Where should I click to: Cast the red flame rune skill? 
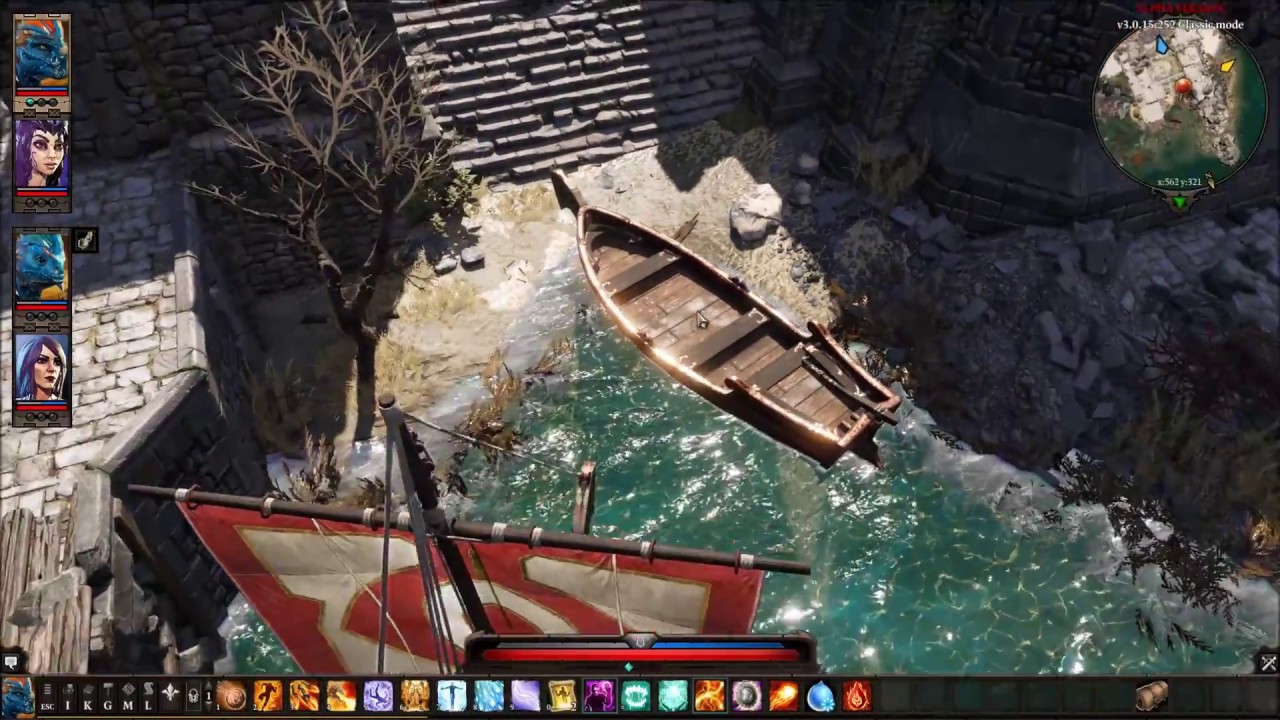point(857,696)
